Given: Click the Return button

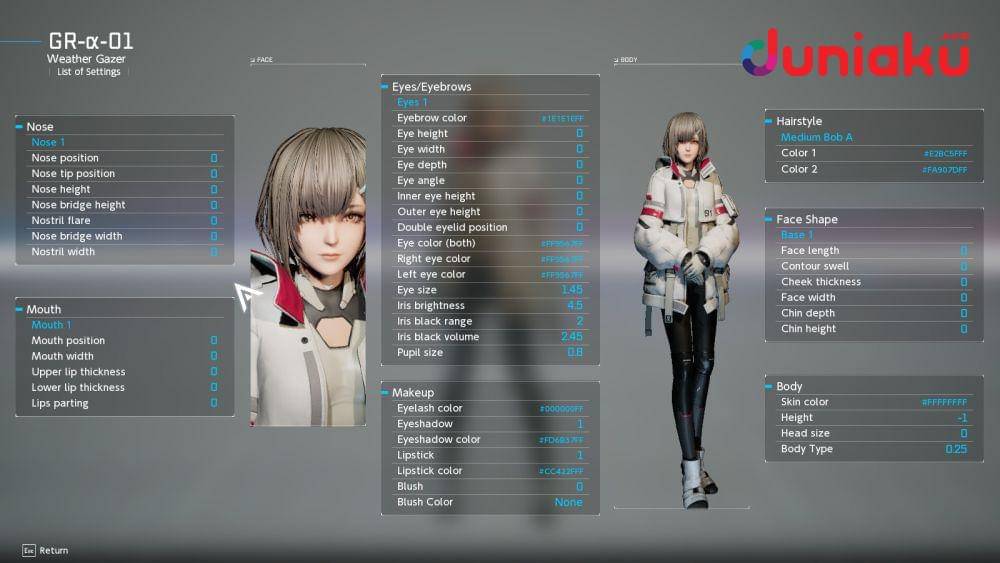Looking at the screenshot, I should point(45,550).
